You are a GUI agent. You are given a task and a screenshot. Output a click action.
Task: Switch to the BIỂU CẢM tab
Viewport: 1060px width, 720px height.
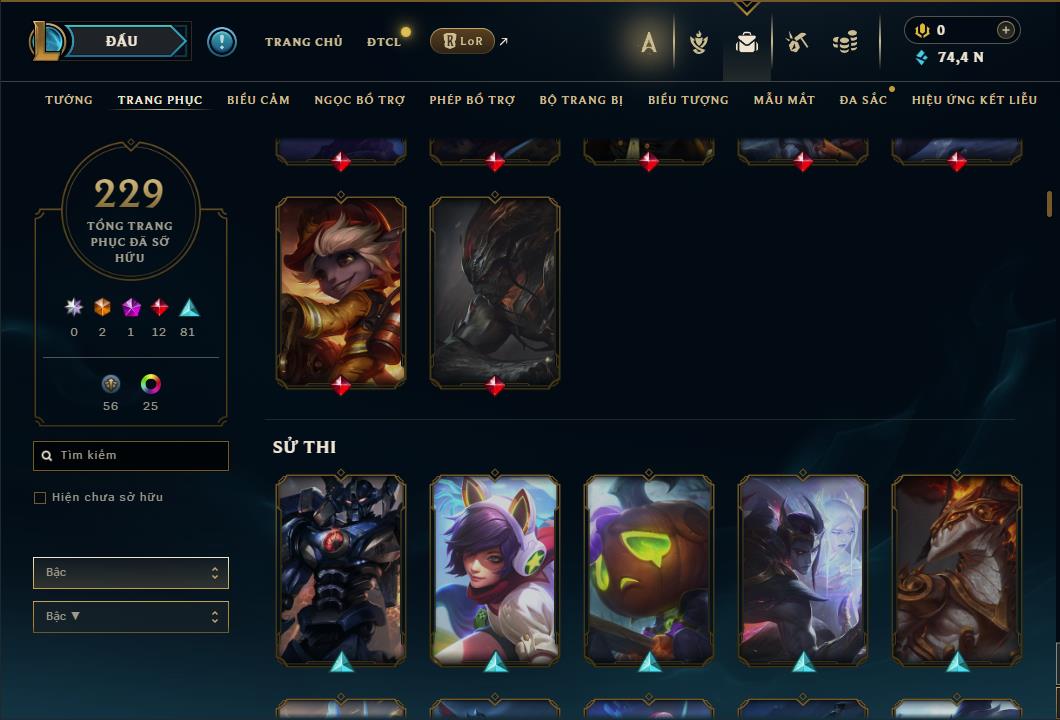tap(258, 100)
